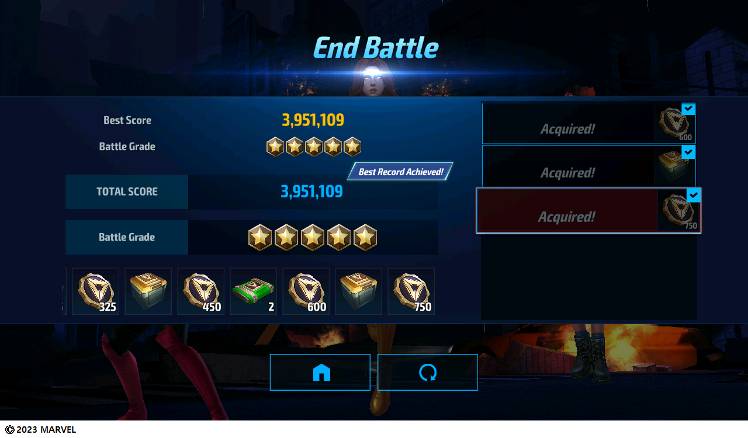748x438 pixels.
Task: Select the 325 token reward icon
Action: [95, 292]
